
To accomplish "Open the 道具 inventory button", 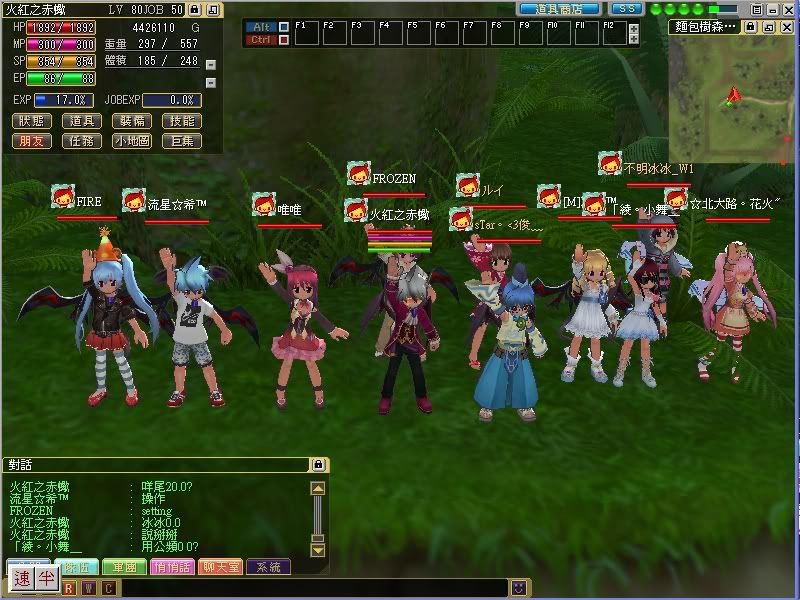I will 82,121.
